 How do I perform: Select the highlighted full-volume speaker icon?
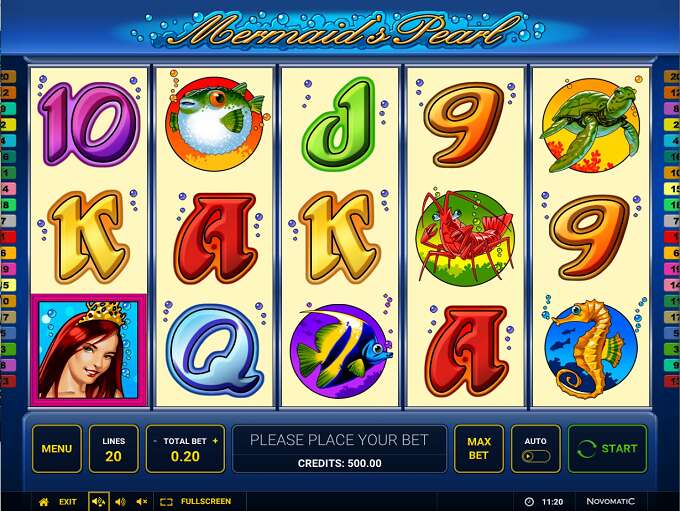[x=98, y=501]
